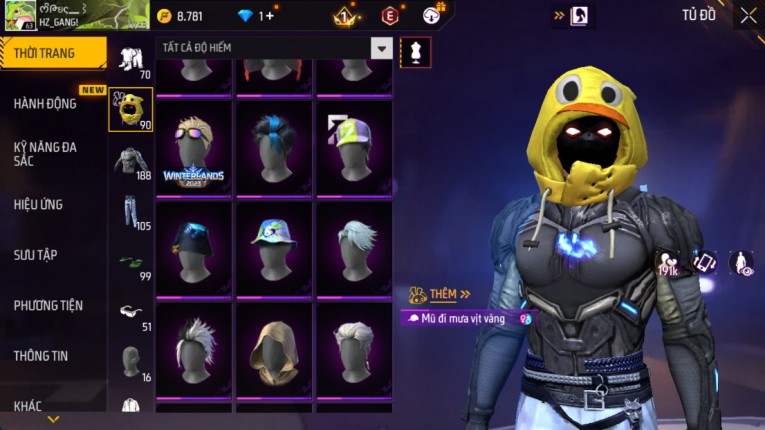Choose the jacket tops category with 188 items

click(130, 162)
